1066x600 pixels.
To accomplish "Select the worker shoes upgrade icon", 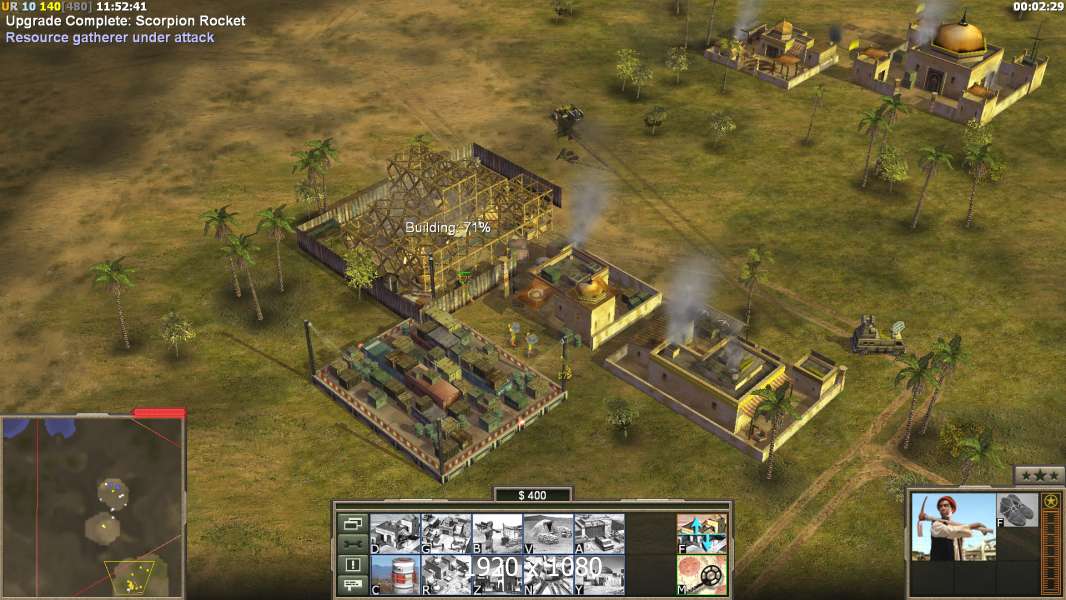I will (1018, 510).
